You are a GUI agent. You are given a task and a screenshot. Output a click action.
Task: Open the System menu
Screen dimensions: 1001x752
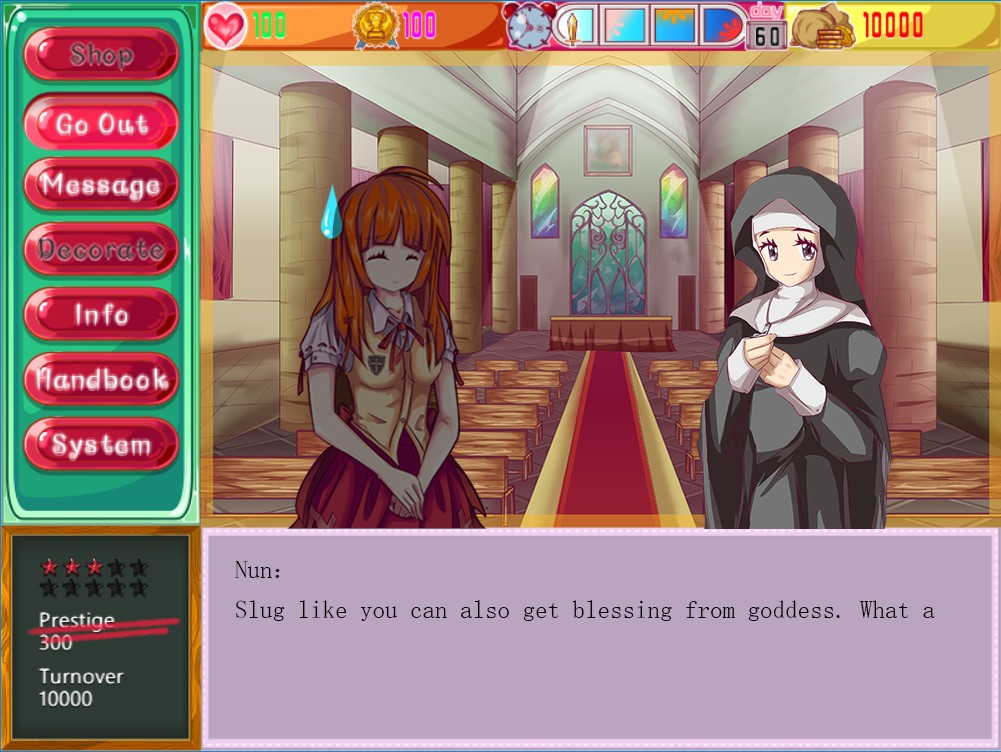click(100, 445)
